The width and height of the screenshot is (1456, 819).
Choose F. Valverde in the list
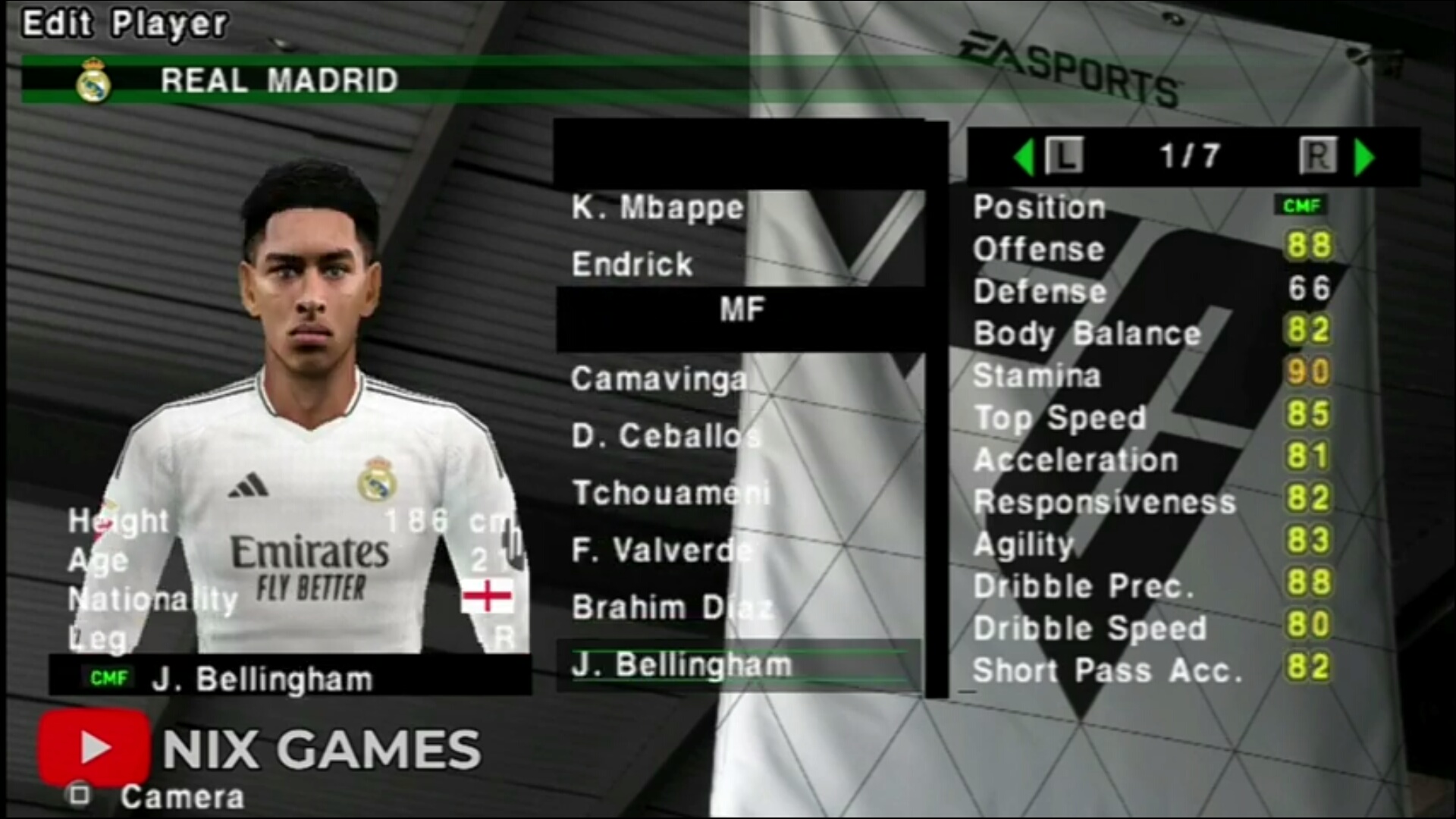(x=661, y=550)
